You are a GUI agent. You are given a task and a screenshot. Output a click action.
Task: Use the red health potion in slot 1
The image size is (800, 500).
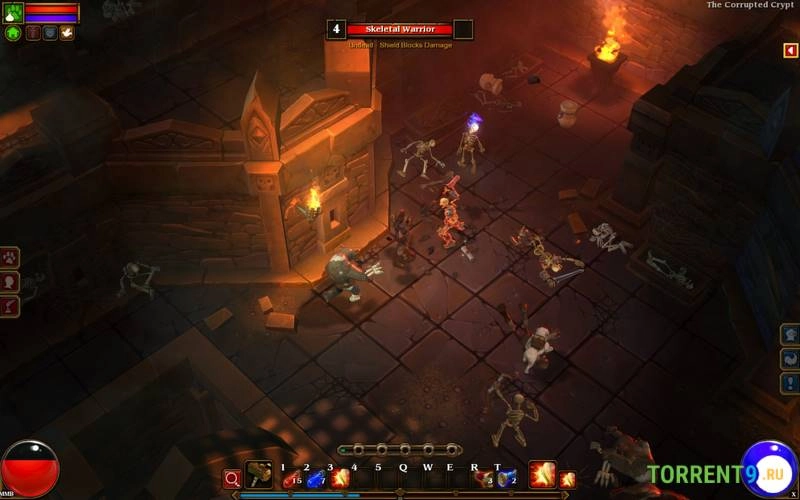click(291, 478)
